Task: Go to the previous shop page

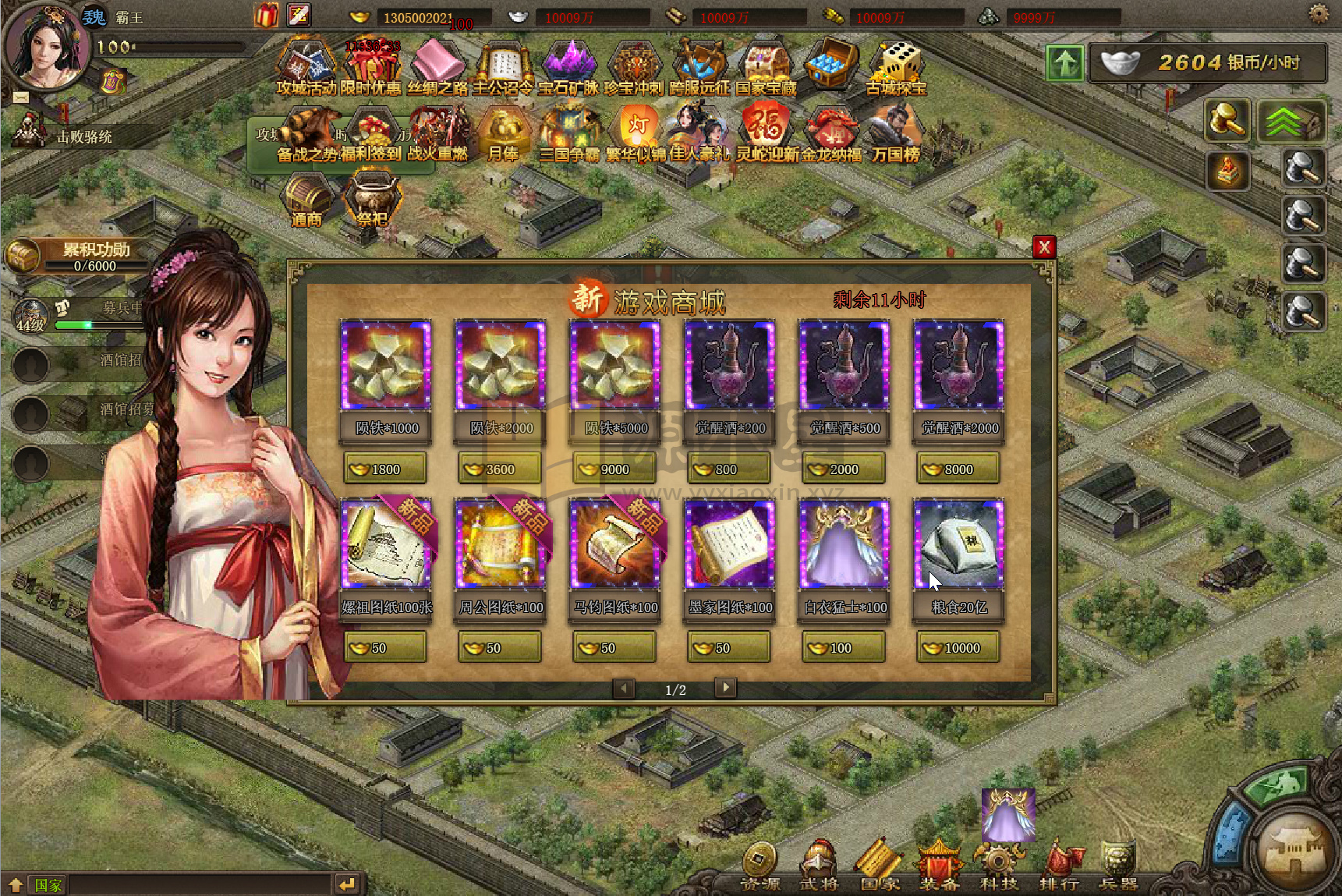Action: coord(624,688)
